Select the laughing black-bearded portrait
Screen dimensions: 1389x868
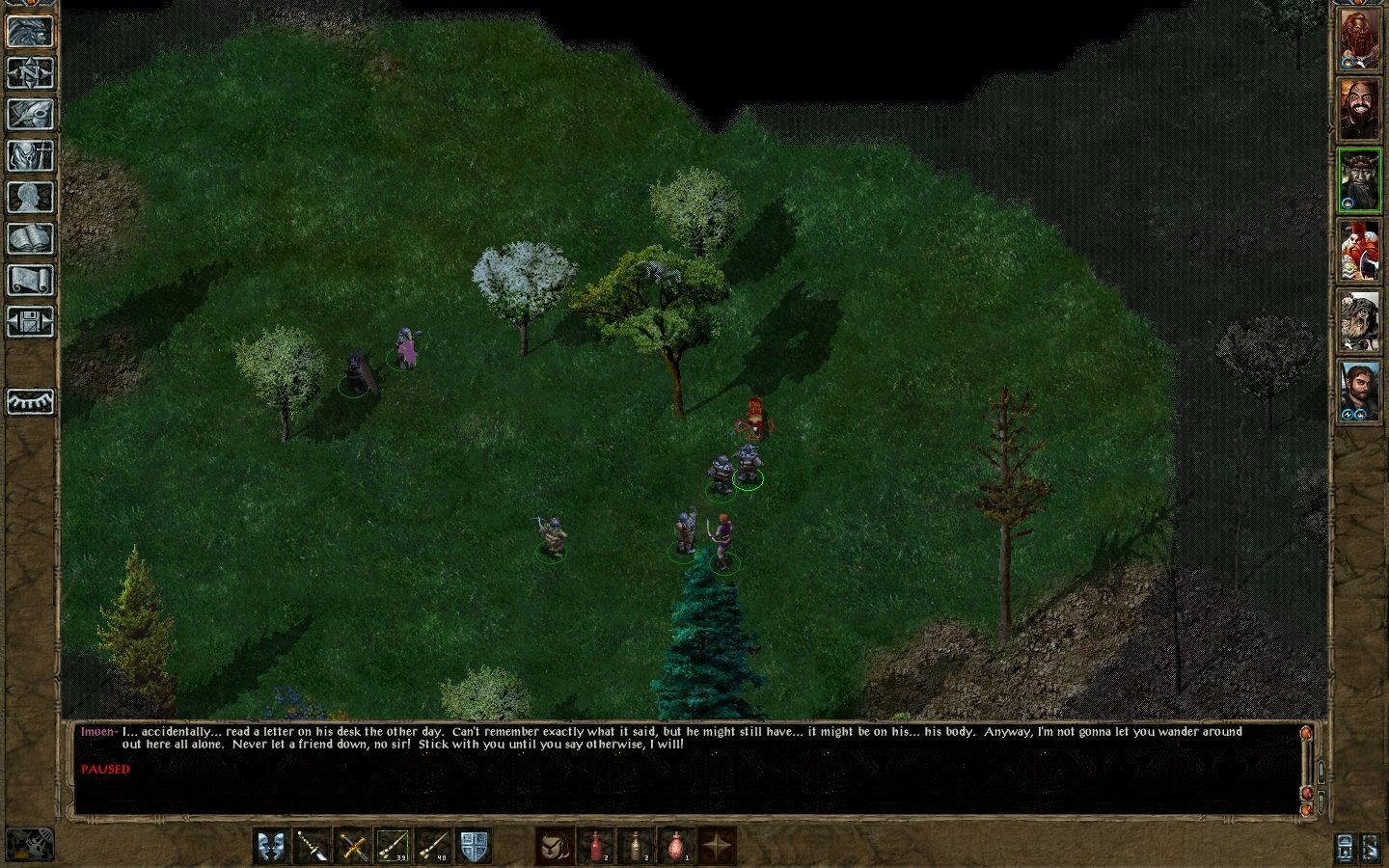[1360, 111]
